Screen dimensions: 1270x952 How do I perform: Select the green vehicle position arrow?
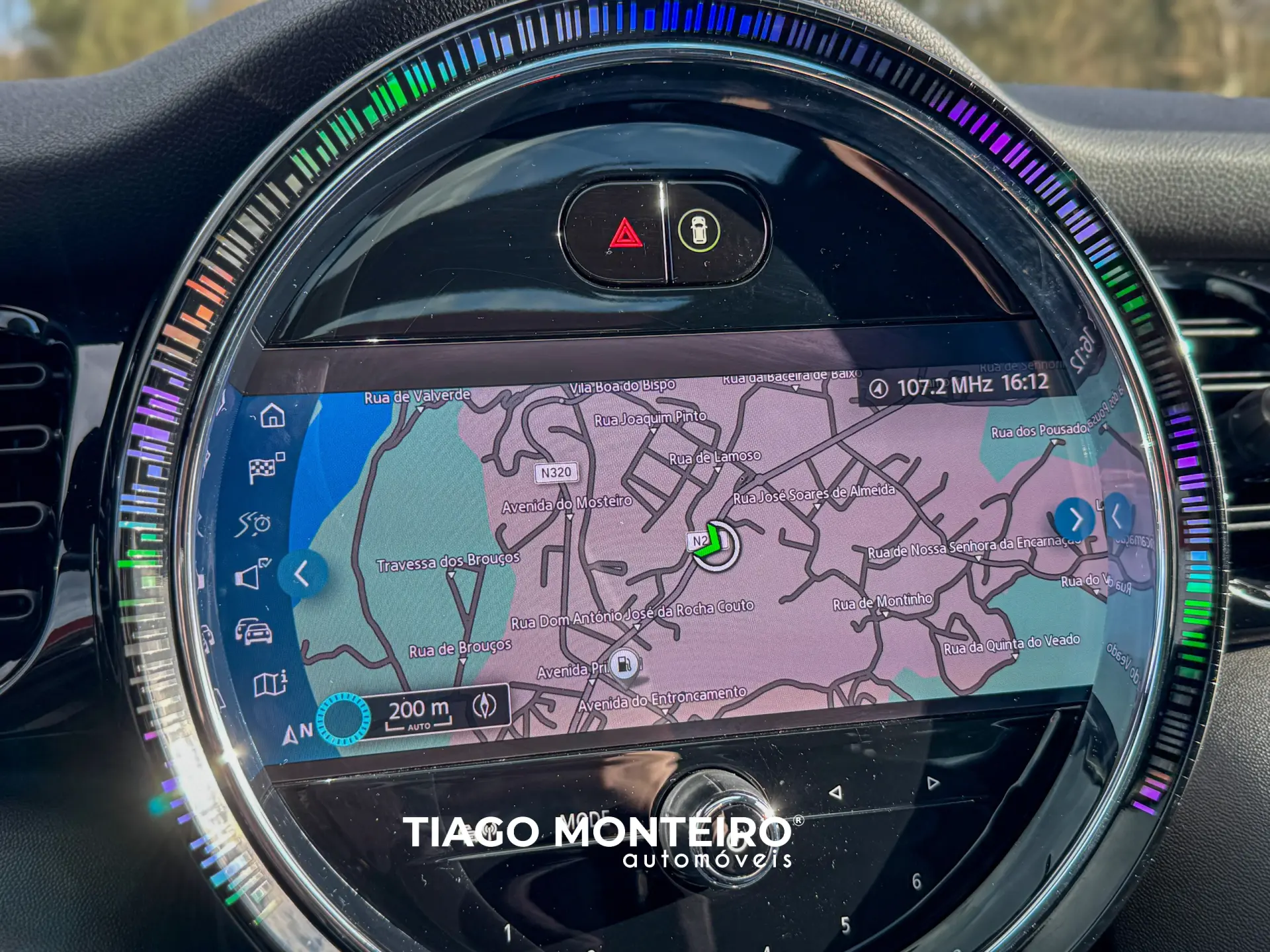click(x=713, y=541)
